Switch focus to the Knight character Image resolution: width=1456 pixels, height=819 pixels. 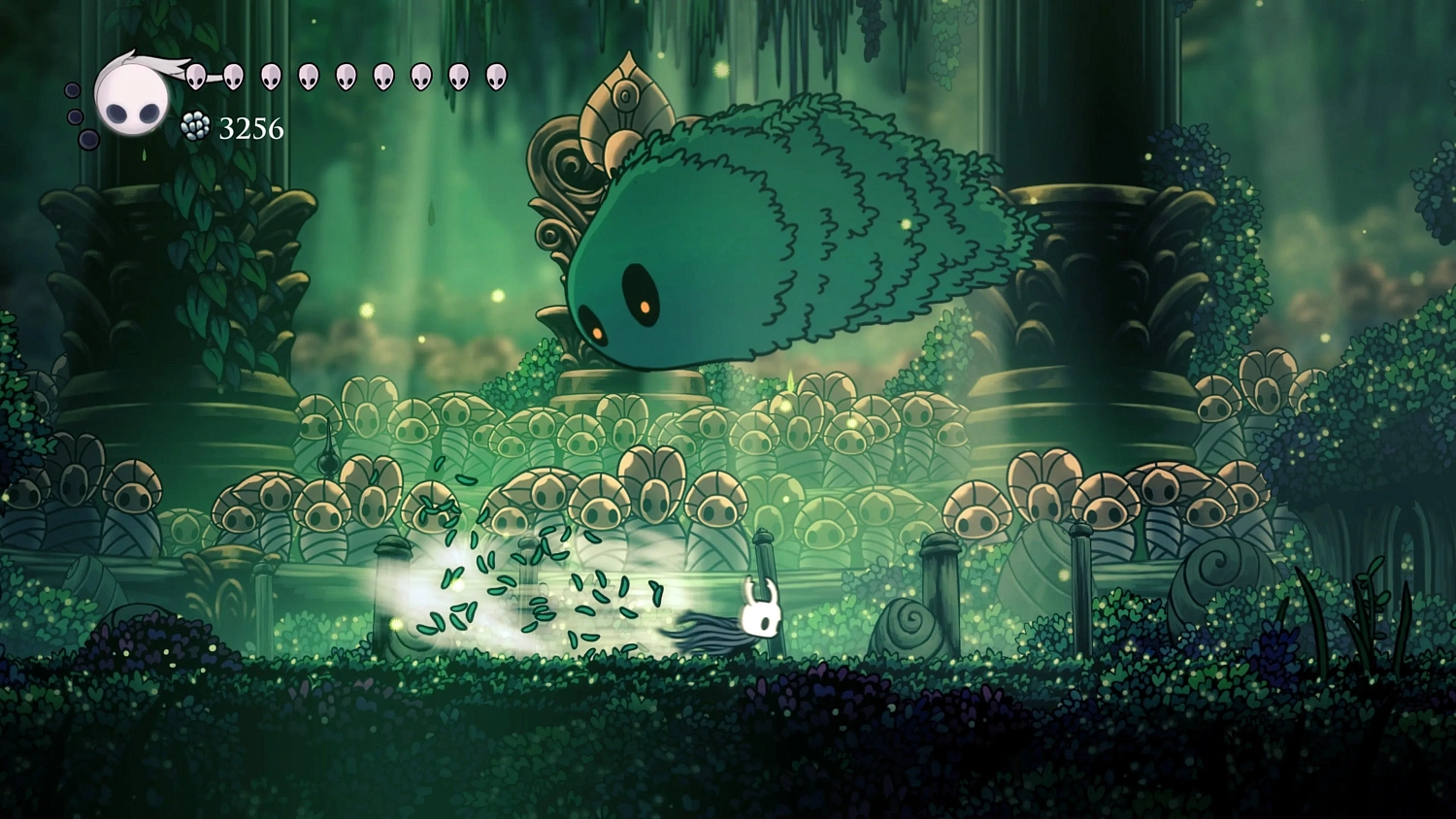[x=760, y=611]
